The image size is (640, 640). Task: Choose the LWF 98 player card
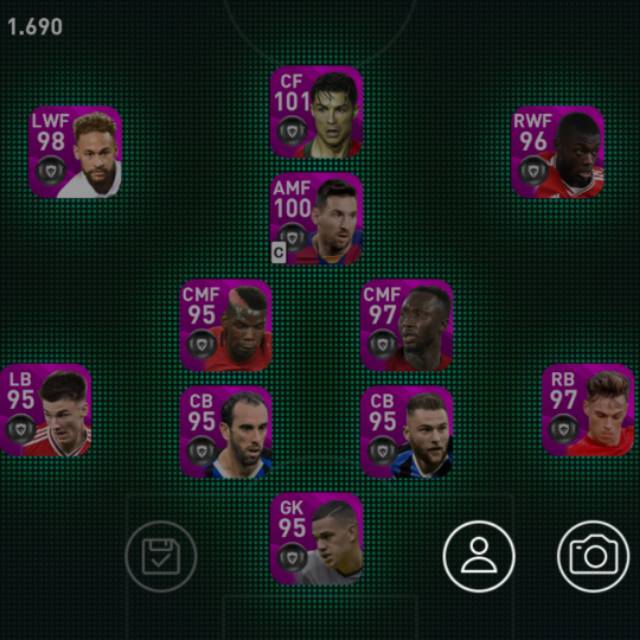pyautogui.click(x=75, y=152)
